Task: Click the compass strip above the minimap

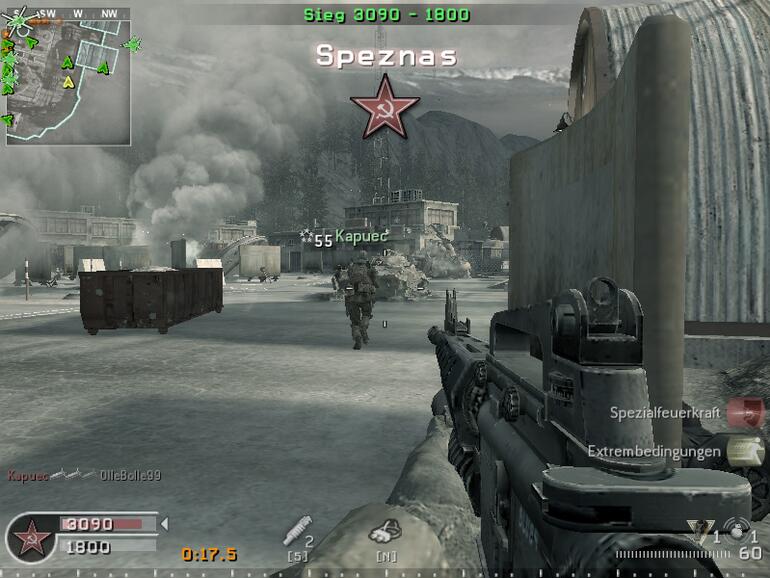Action: tap(78, 14)
